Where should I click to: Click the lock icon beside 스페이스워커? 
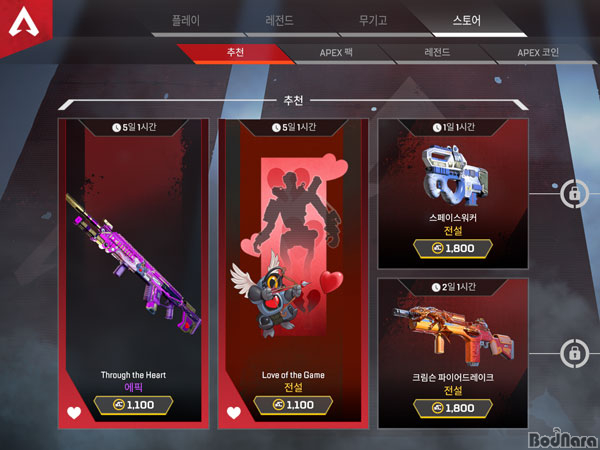point(576,192)
